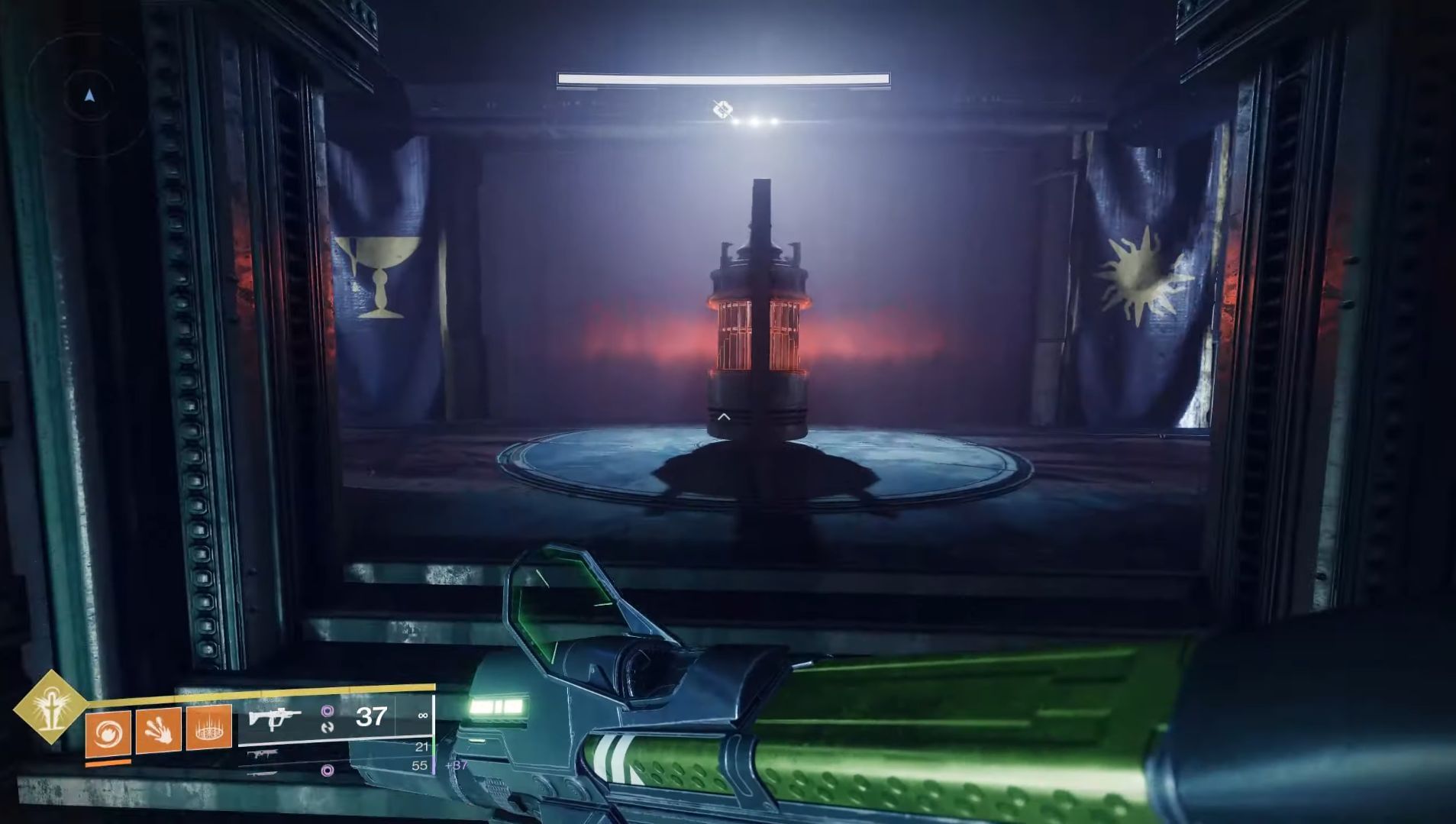Select the equipped SMG weapon icon
The image size is (1456, 824).
[275, 718]
